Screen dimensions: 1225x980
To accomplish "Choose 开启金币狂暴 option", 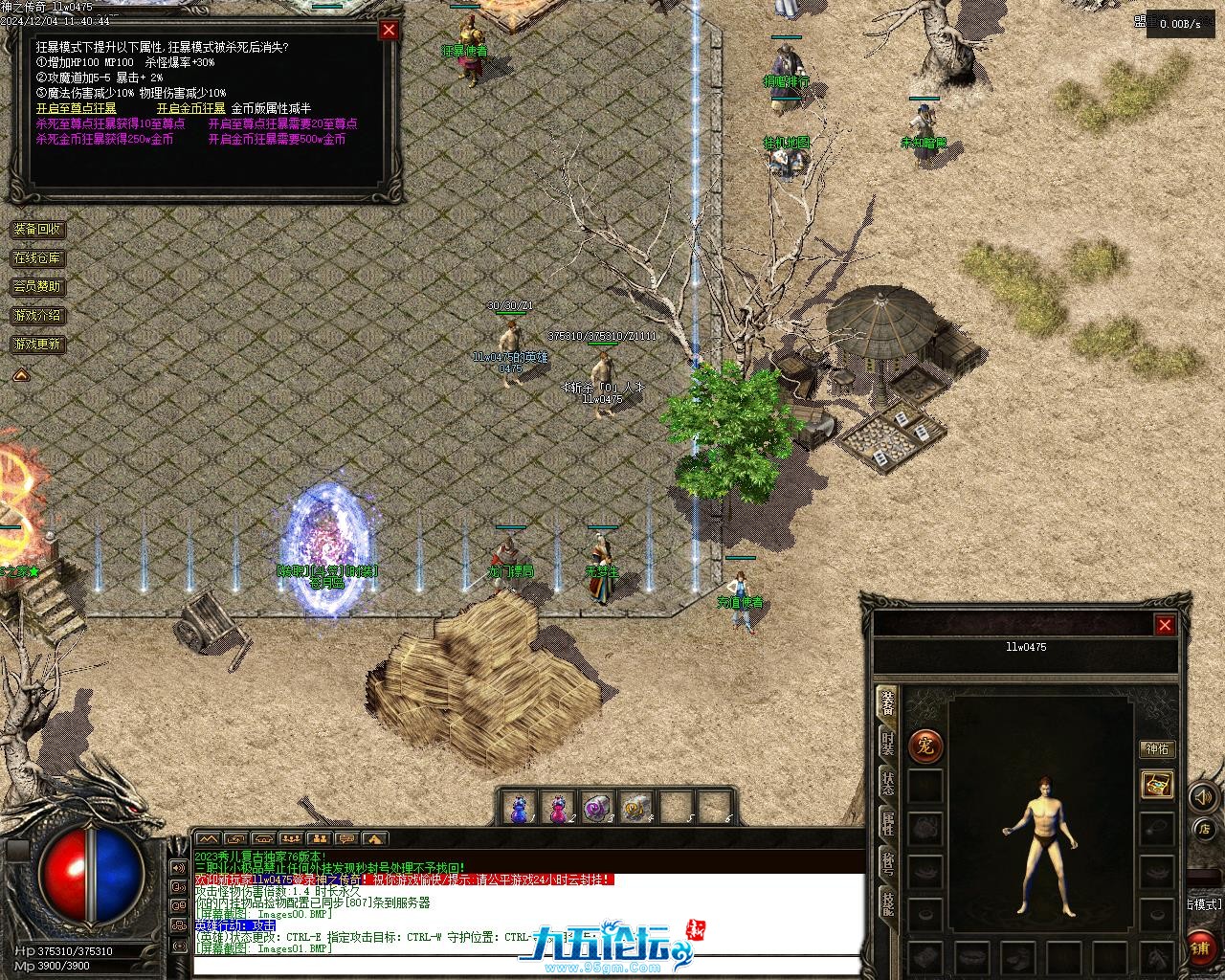I will click(191, 108).
